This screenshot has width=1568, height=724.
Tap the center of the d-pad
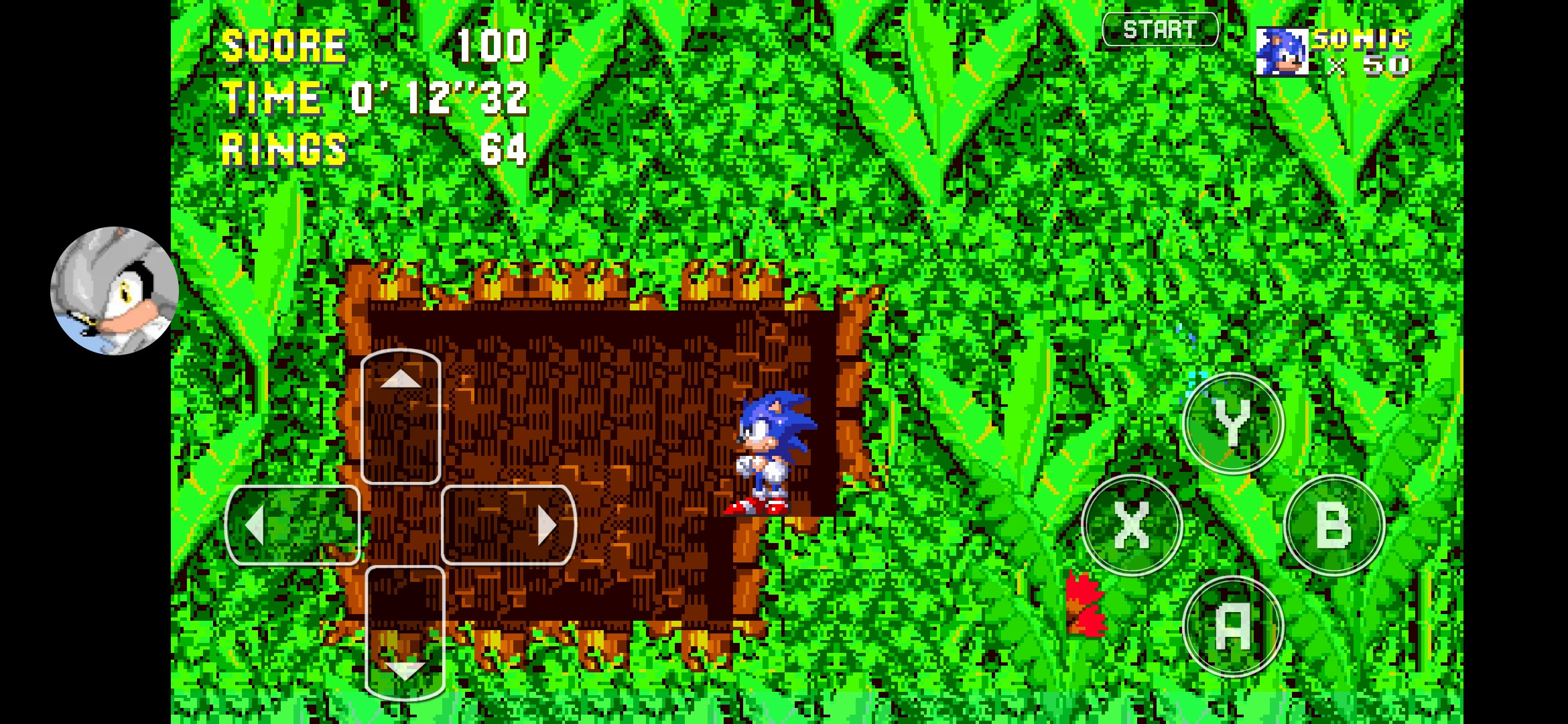(402, 525)
